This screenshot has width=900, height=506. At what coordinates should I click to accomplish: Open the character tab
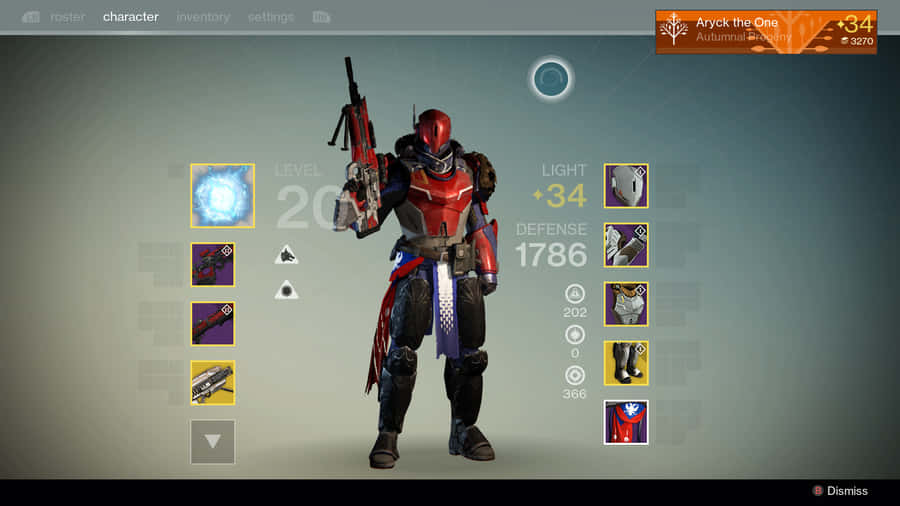point(130,17)
